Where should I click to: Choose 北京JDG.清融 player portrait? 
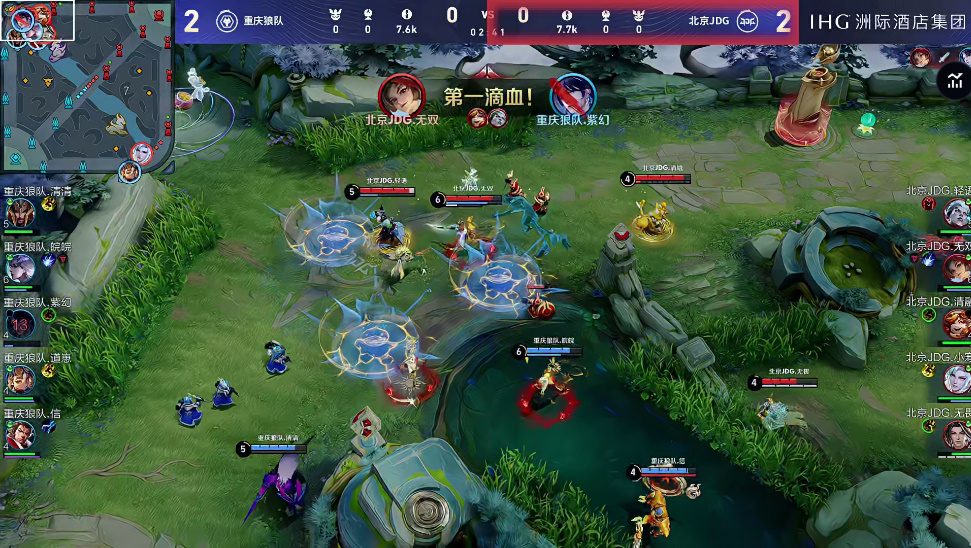click(956, 322)
